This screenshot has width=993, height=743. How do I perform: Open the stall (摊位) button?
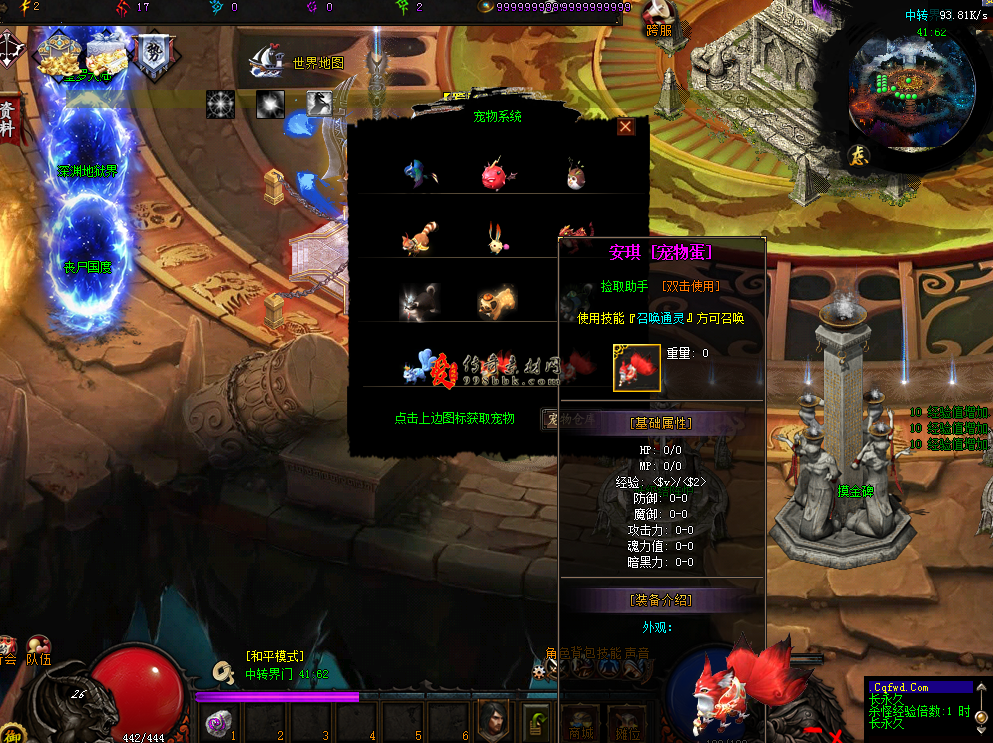pyautogui.click(x=627, y=720)
